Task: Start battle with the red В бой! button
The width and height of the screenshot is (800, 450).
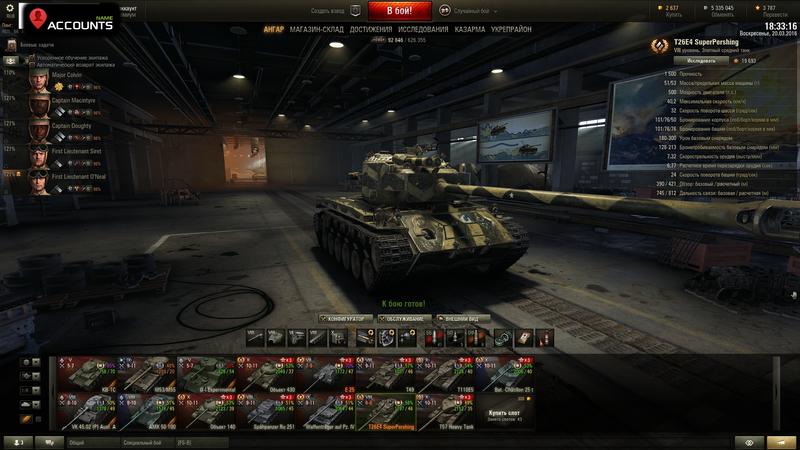Action: coord(400,11)
